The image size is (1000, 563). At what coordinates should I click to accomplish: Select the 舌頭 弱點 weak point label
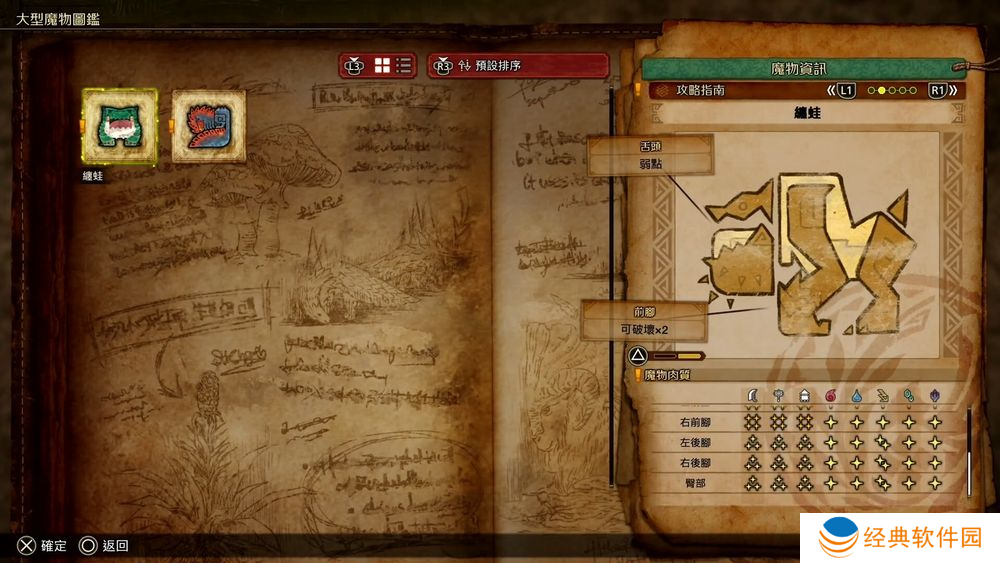pos(650,155)
